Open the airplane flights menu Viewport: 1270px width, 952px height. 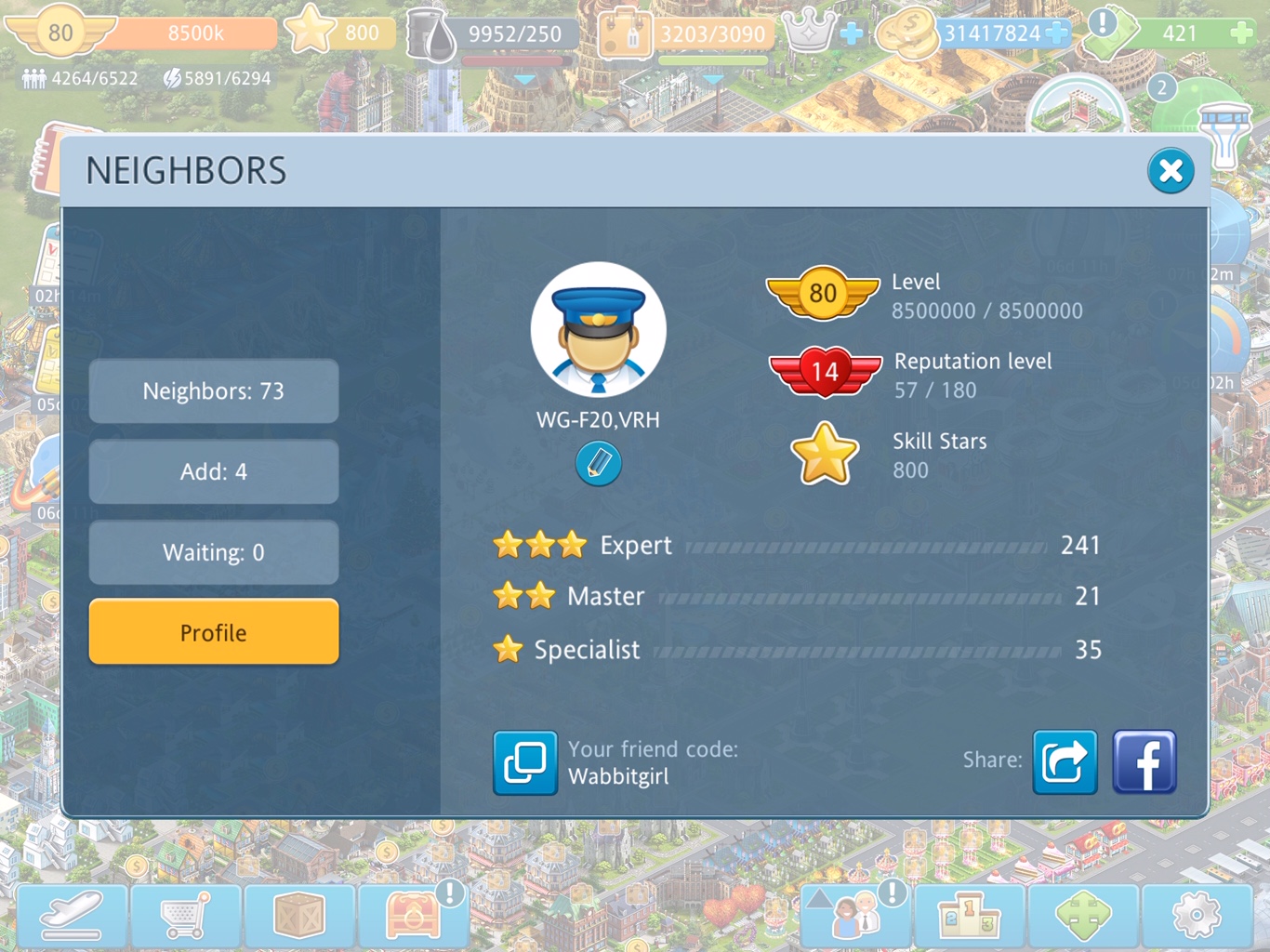point(73,917)
